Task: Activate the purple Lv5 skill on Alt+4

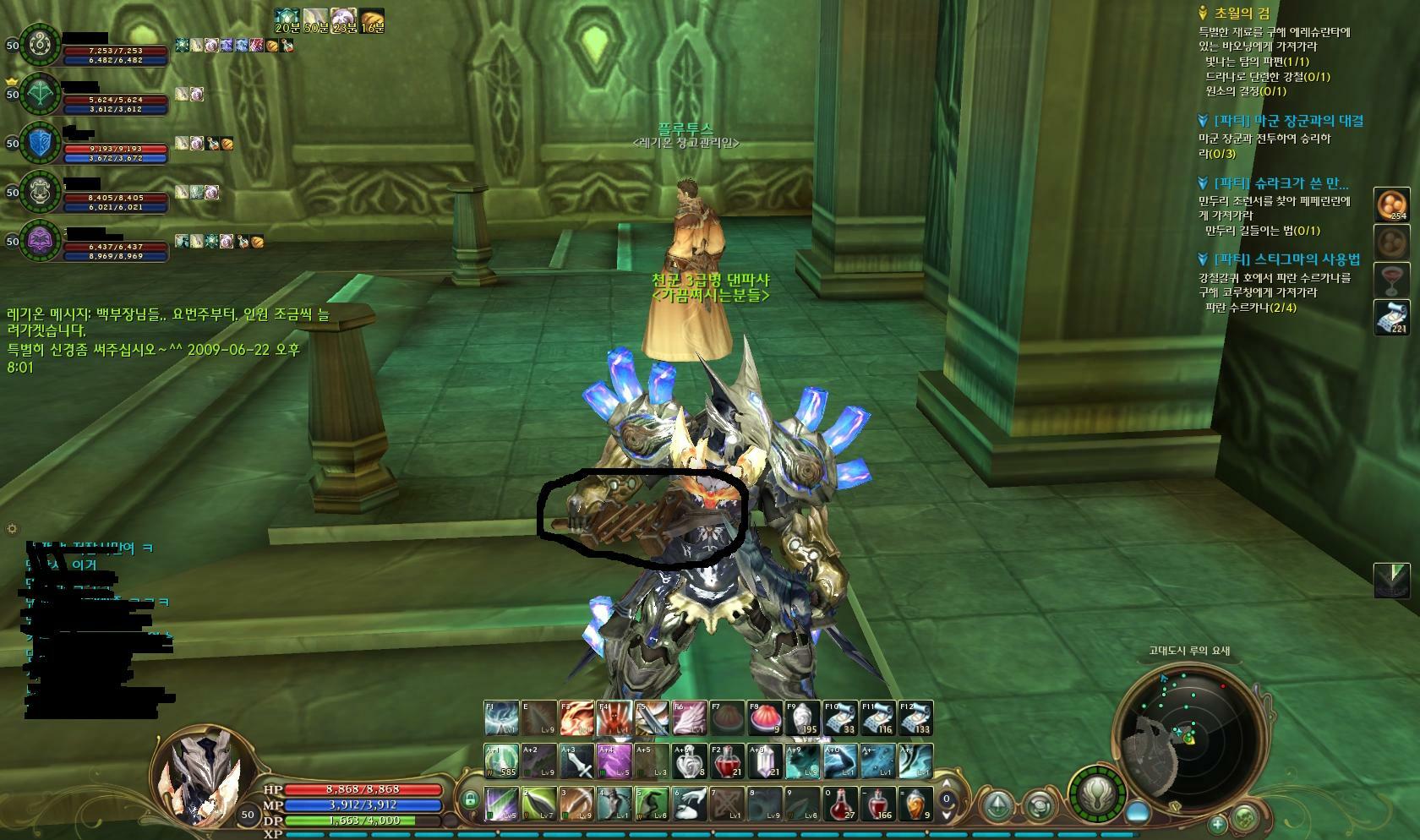Action: [x=614, y=761]
